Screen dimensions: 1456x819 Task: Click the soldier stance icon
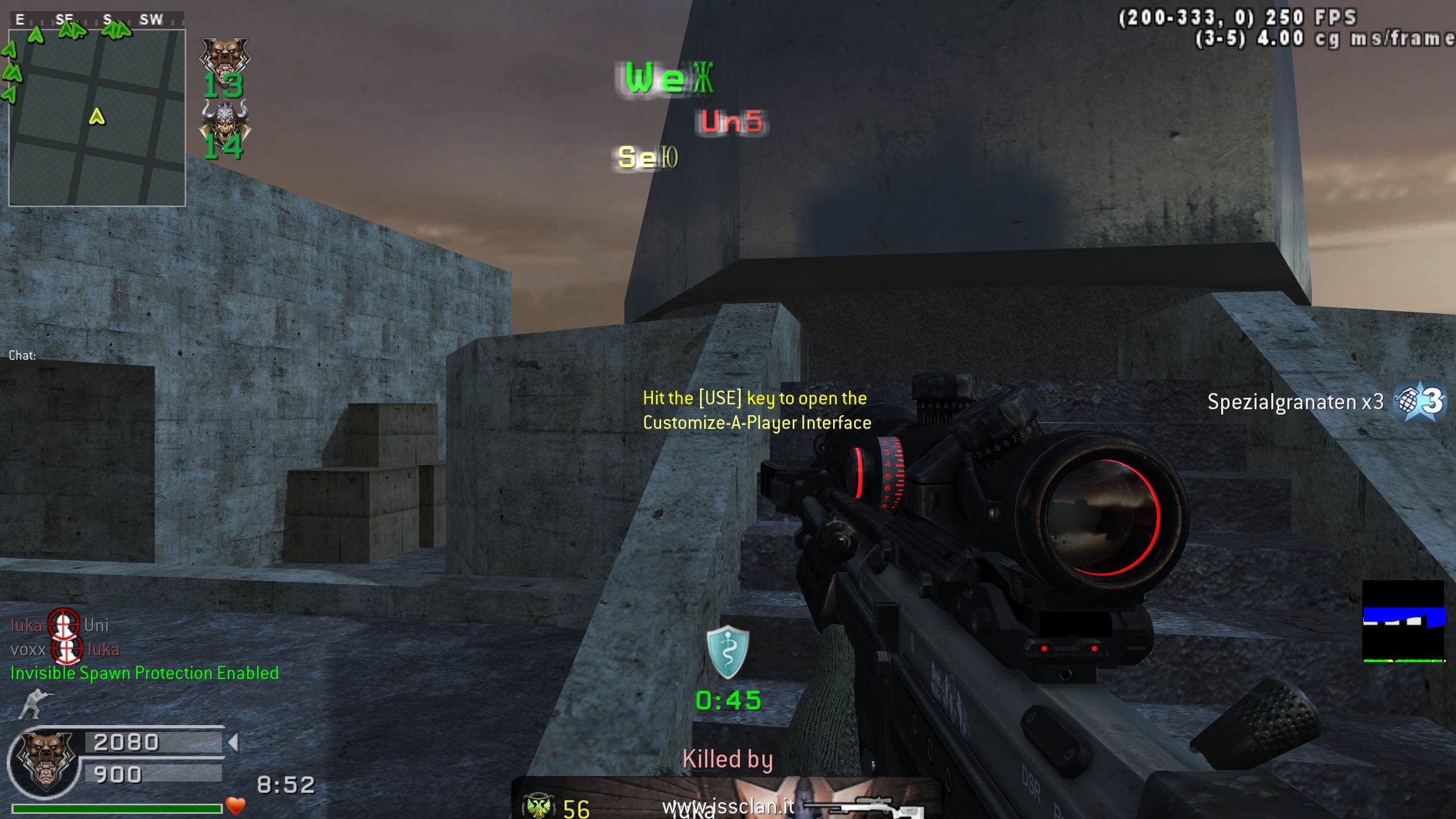point(35,704)
